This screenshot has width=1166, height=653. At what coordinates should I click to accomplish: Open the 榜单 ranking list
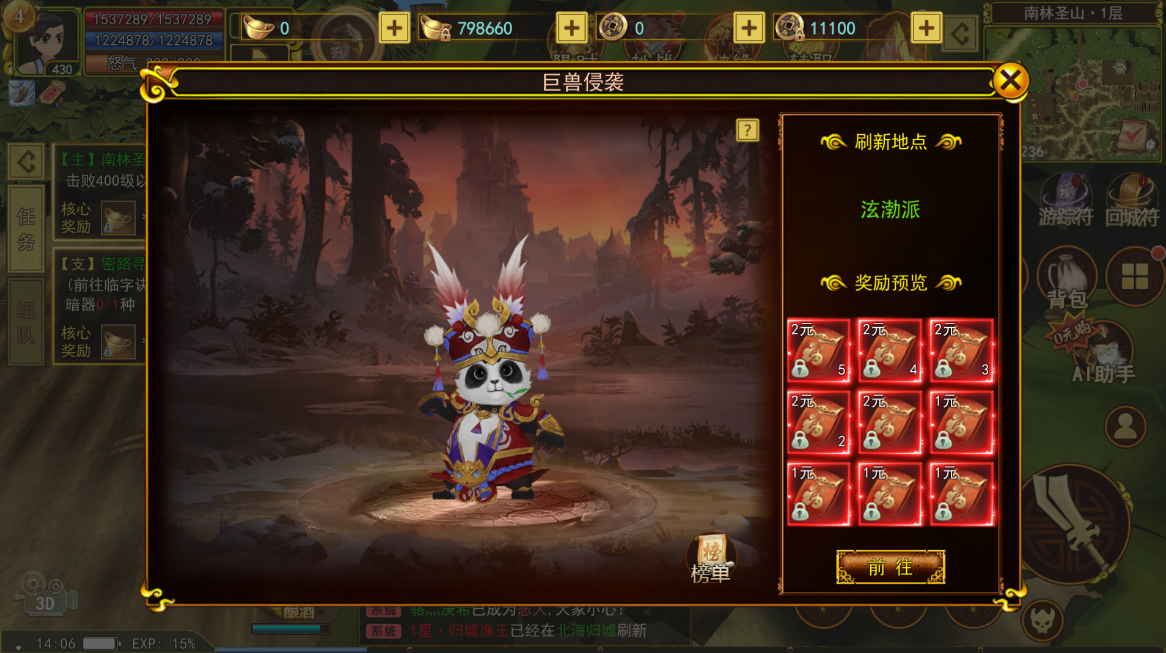711,558
